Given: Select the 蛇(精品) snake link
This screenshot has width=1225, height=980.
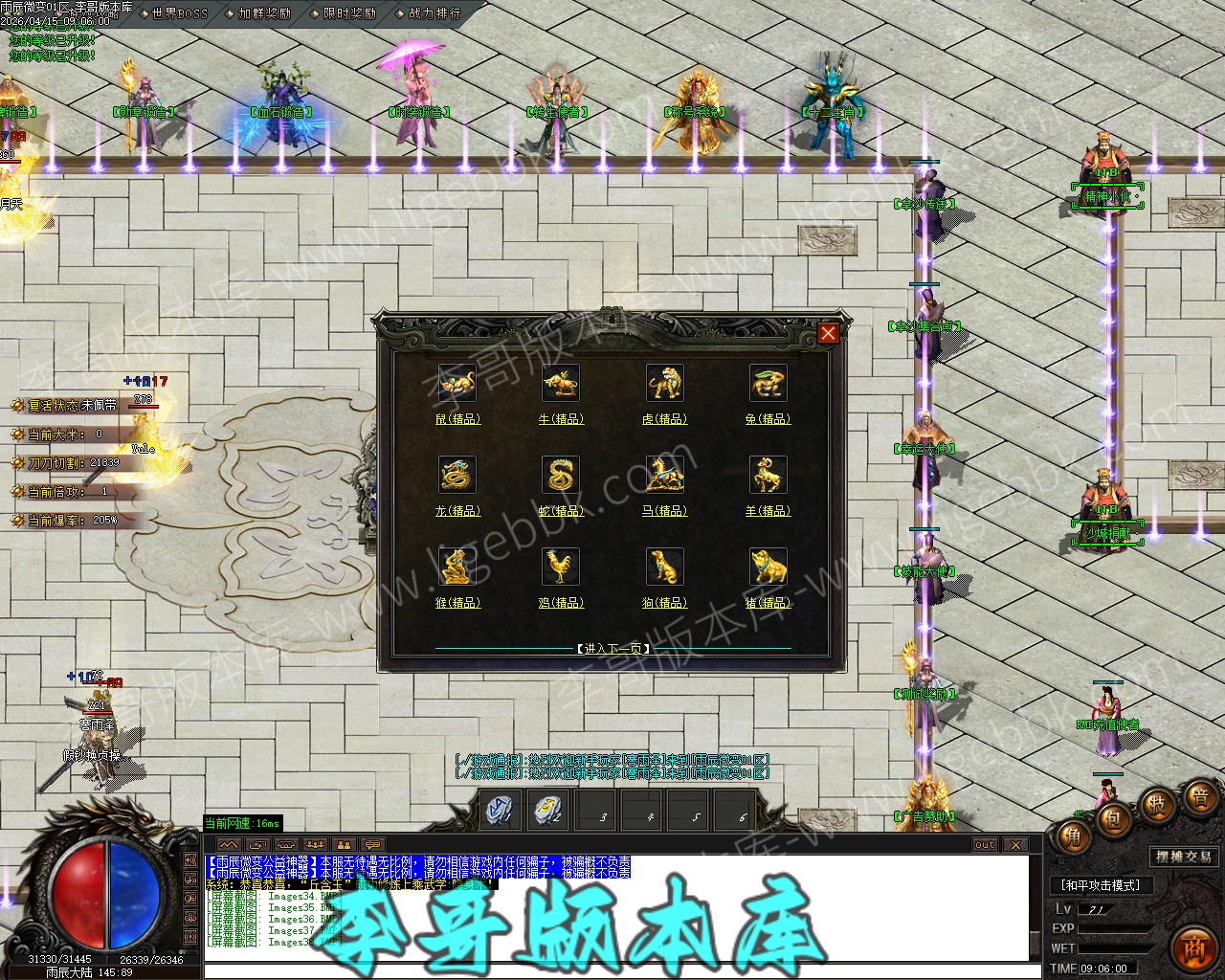Looking at the screenshot, I should click(x=561, y=511).
